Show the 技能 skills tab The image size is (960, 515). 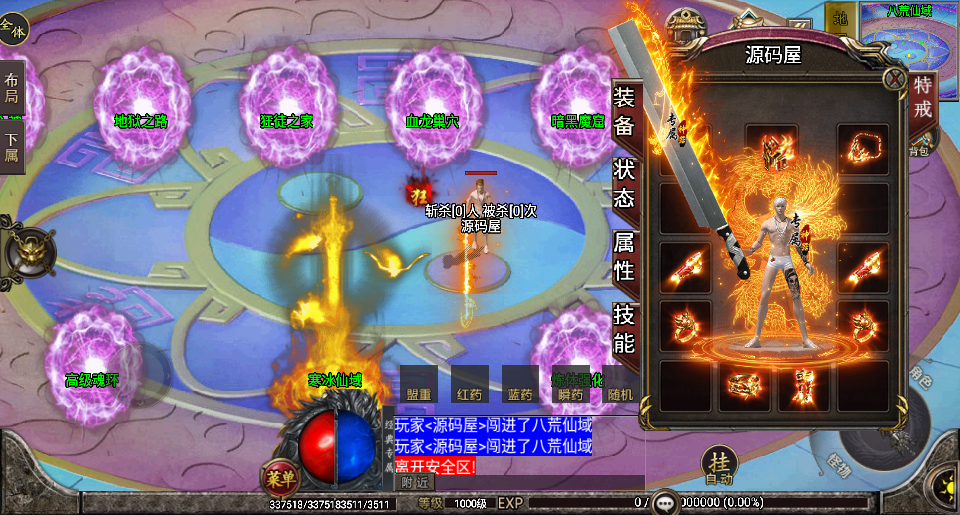tap(624, 330)
